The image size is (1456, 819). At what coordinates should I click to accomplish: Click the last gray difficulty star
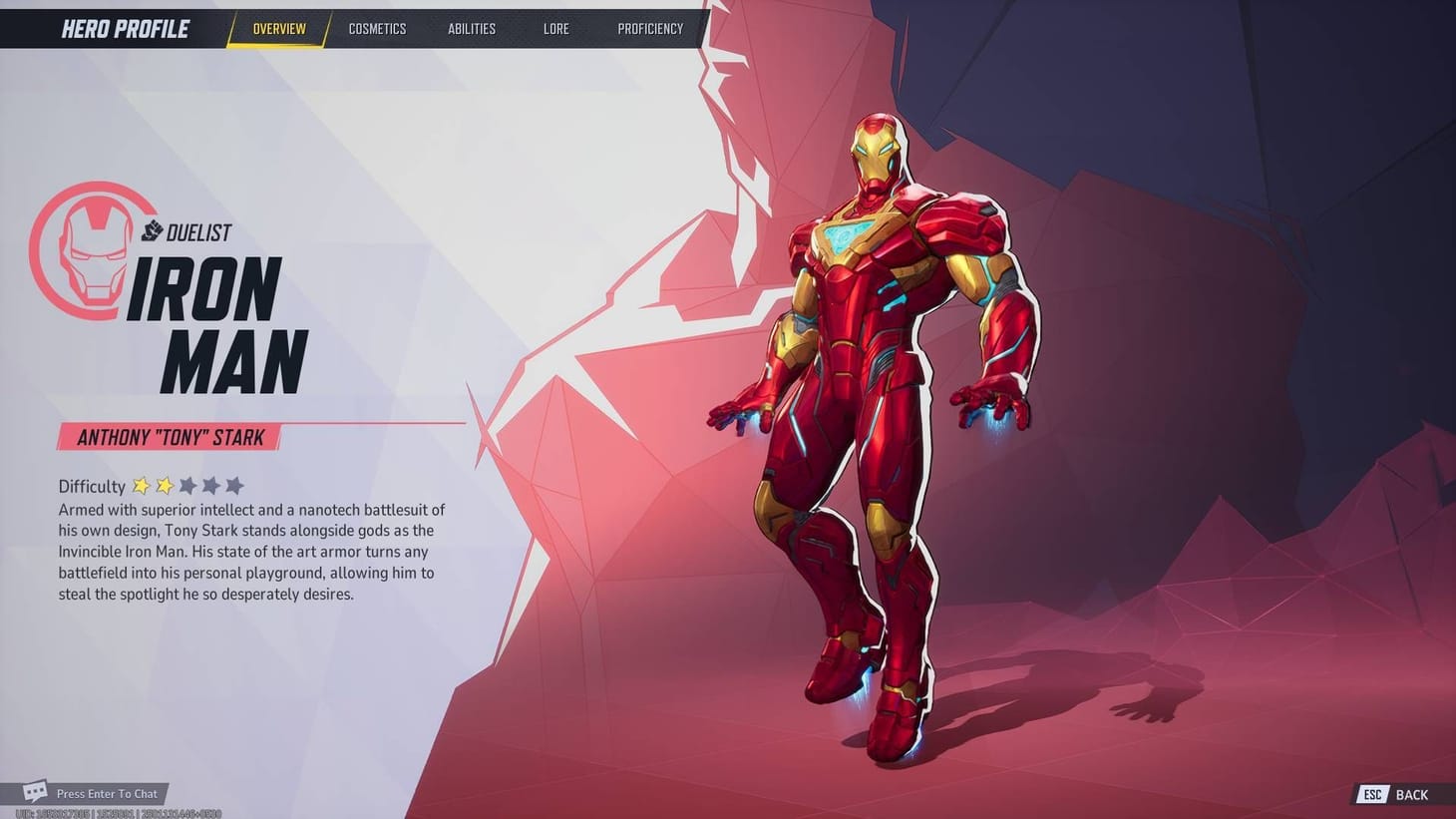click(x=234, y=485)
